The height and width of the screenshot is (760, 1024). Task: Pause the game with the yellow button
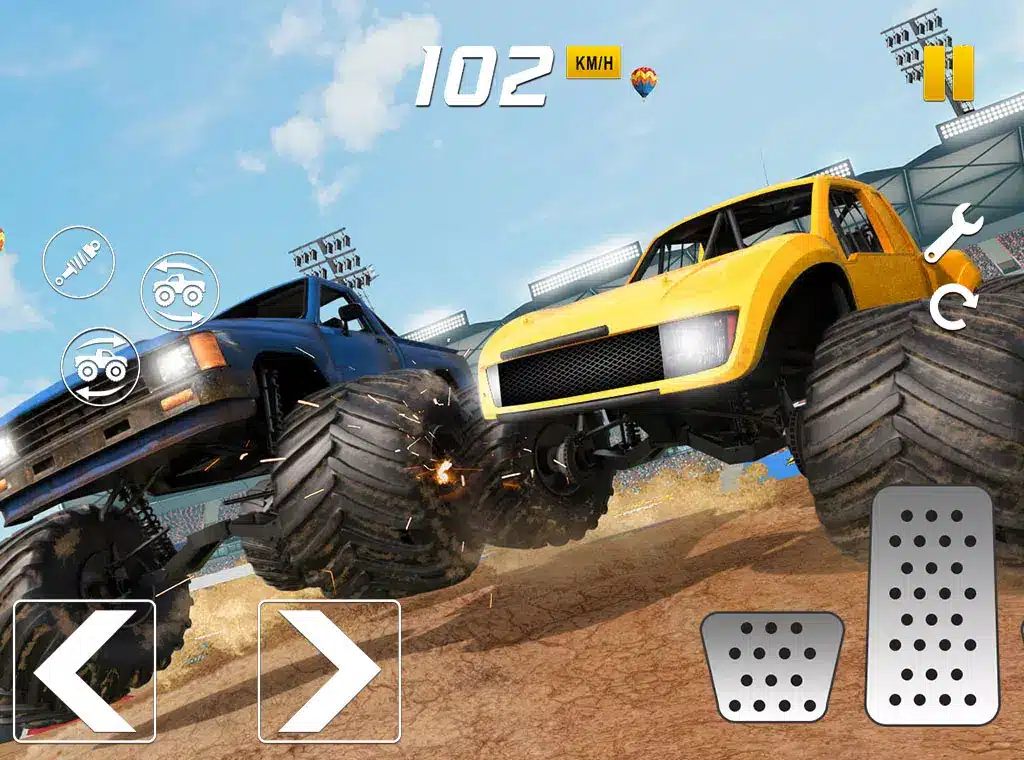948,73
